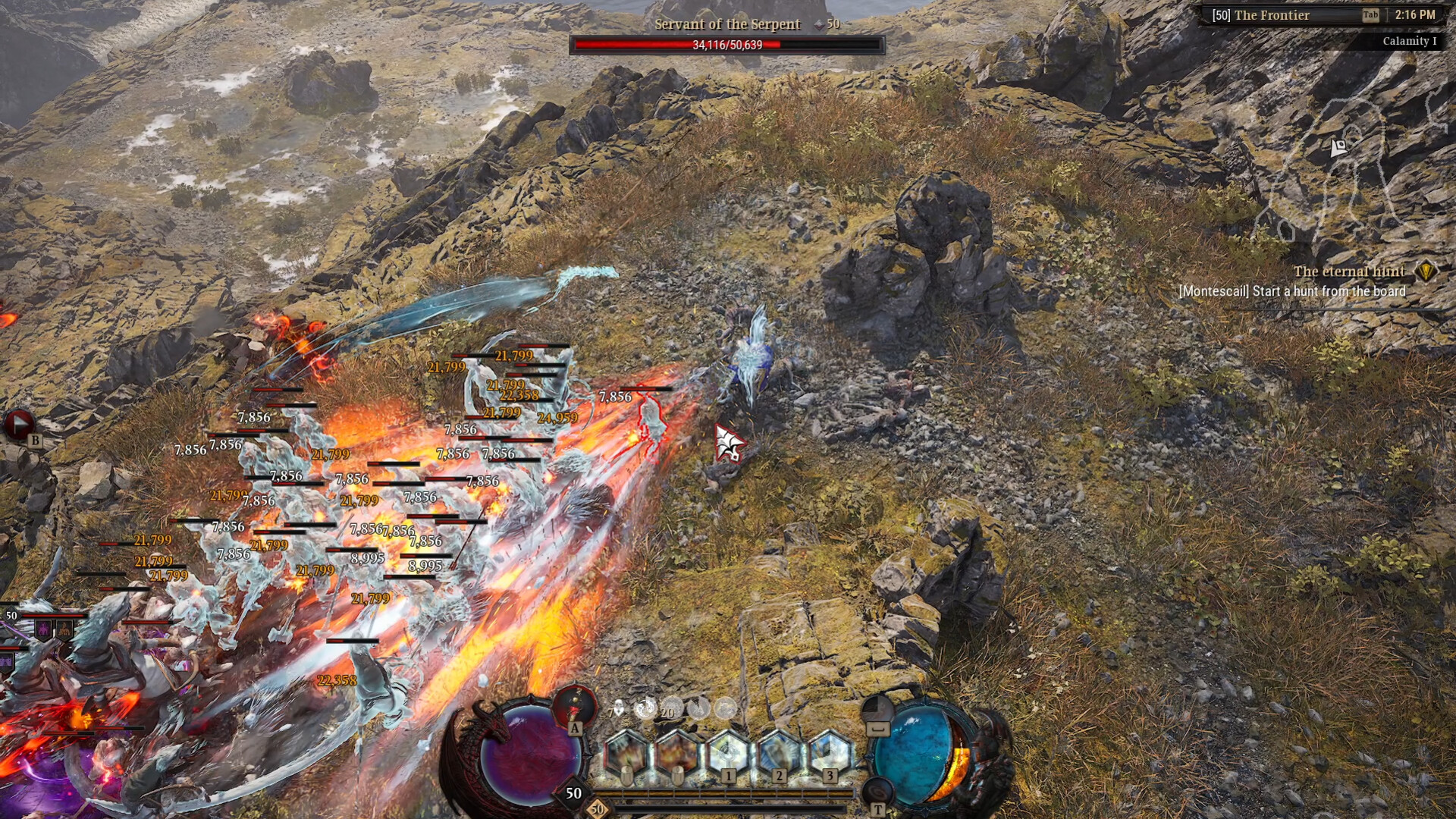Activate the right mouse button fiery skill
This screenshot has height=819, width=1456.
(677, 754)
